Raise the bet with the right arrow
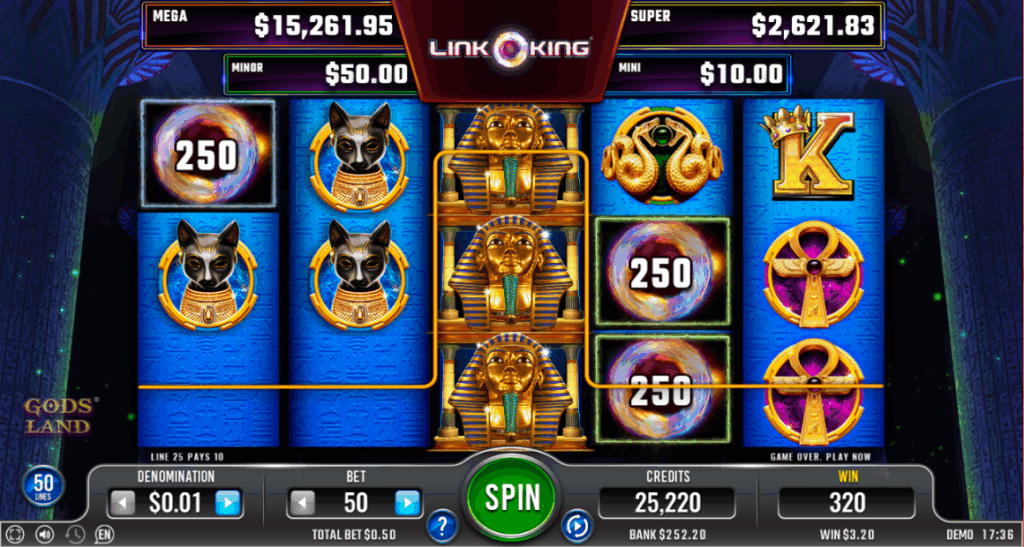The image size is (1024, 547). click(x=407, y=502)
